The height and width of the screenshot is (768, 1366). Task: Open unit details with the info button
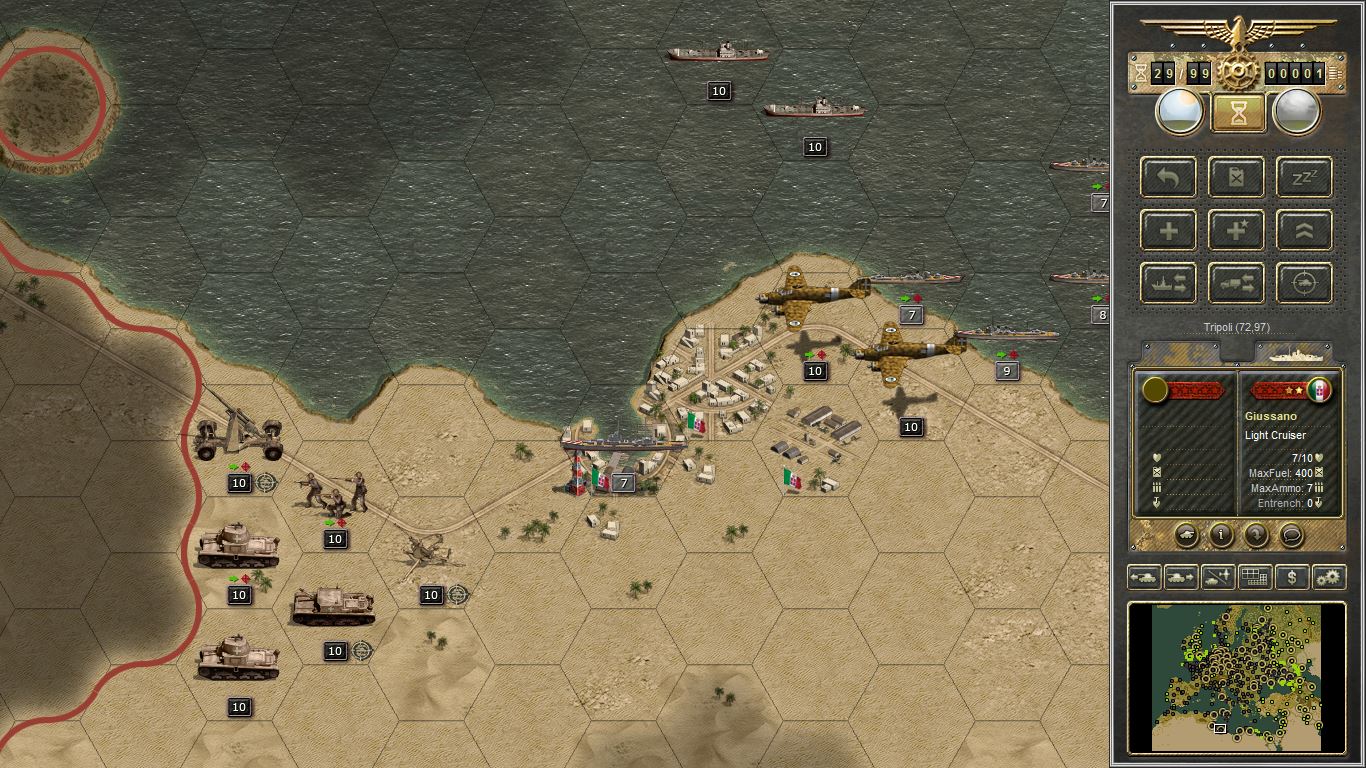(x=1221, y=534)
